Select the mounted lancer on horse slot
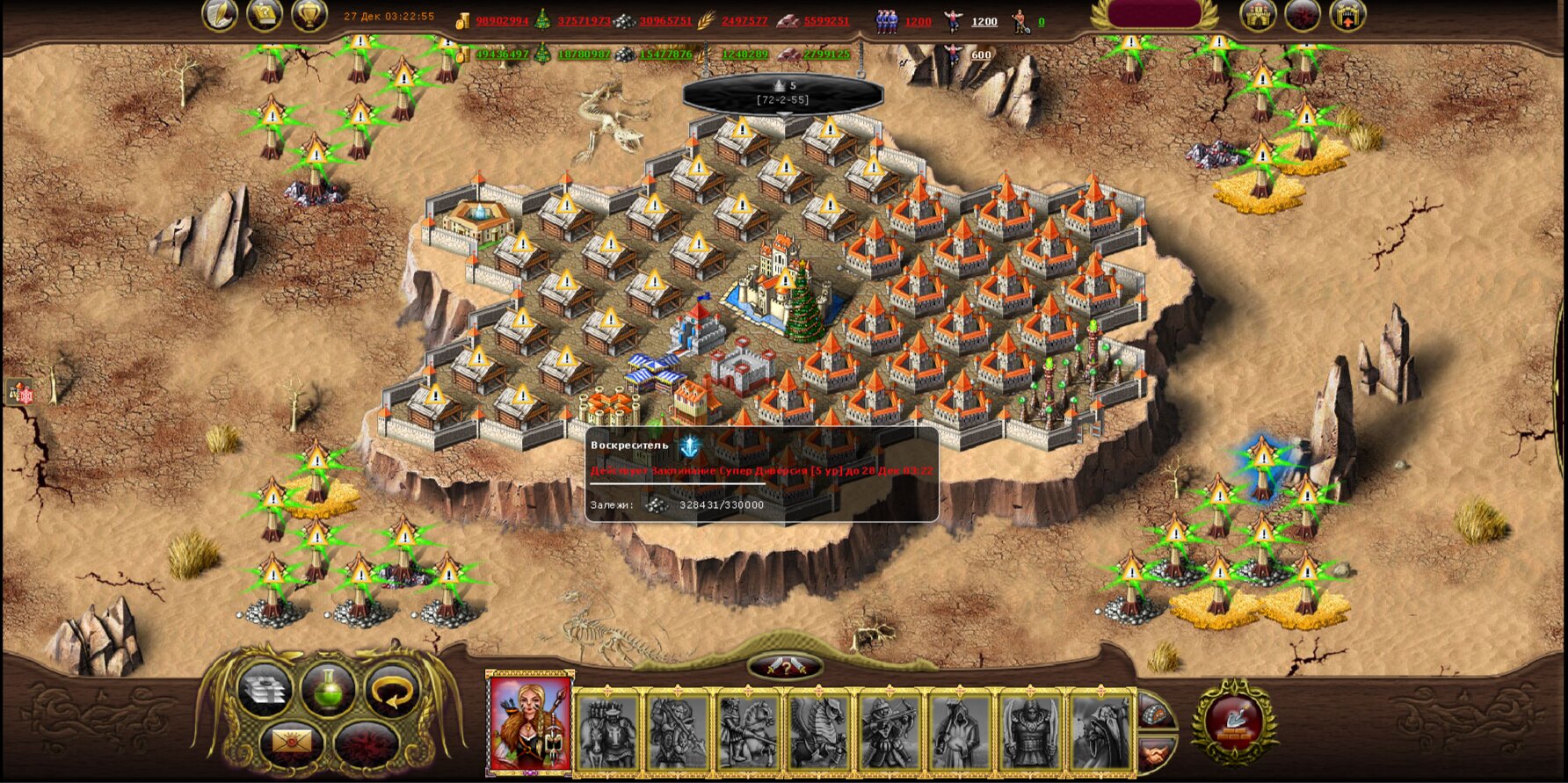Viewport: 1568px width, 783px height. click(x=749, y=731)
